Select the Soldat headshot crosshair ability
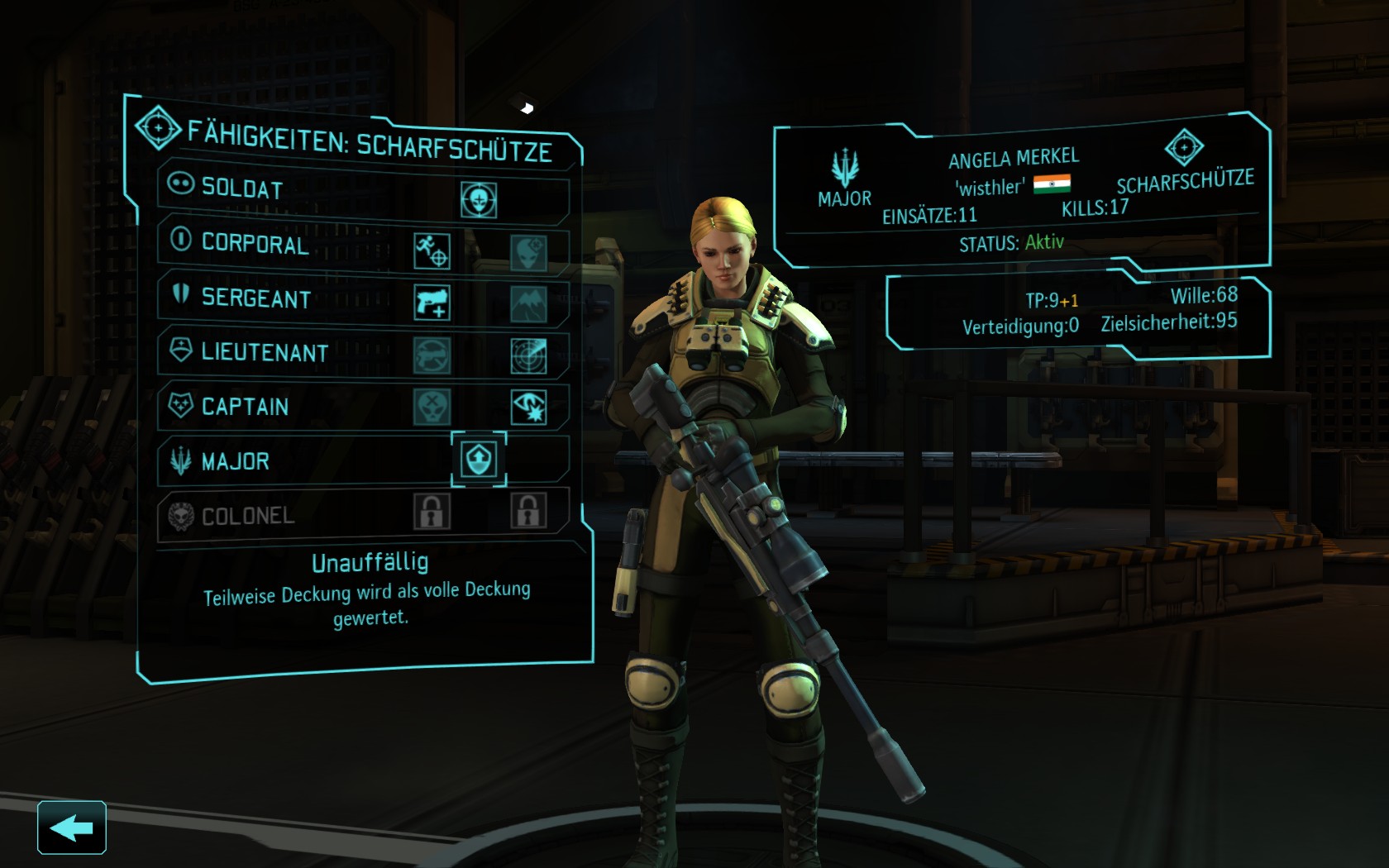The image size is (1389, 868). coord(479,199)
